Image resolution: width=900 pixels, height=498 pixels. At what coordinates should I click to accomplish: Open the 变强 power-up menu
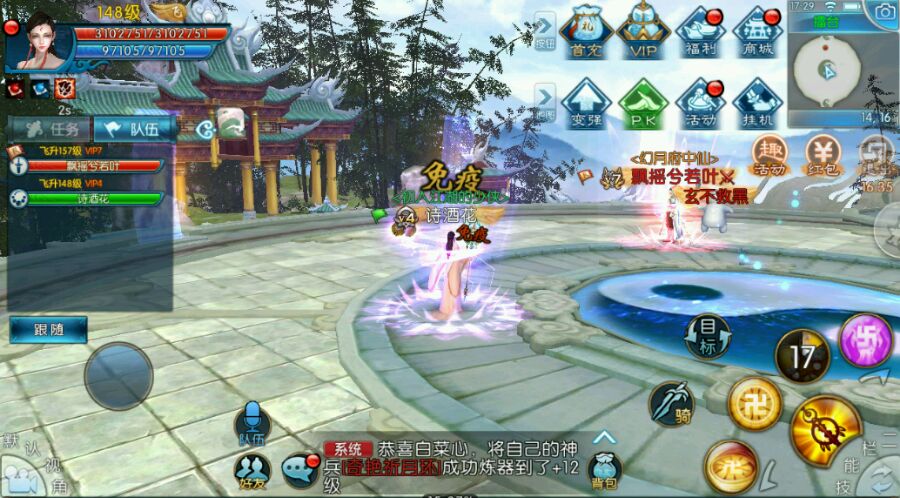pyautogui.click(x=587, y=103)
